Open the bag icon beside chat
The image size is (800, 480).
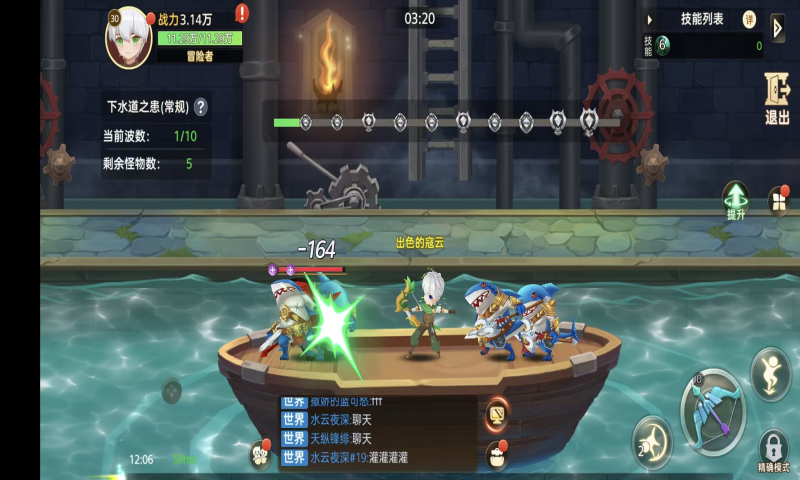pyautogui.click(x=496, y=456)
